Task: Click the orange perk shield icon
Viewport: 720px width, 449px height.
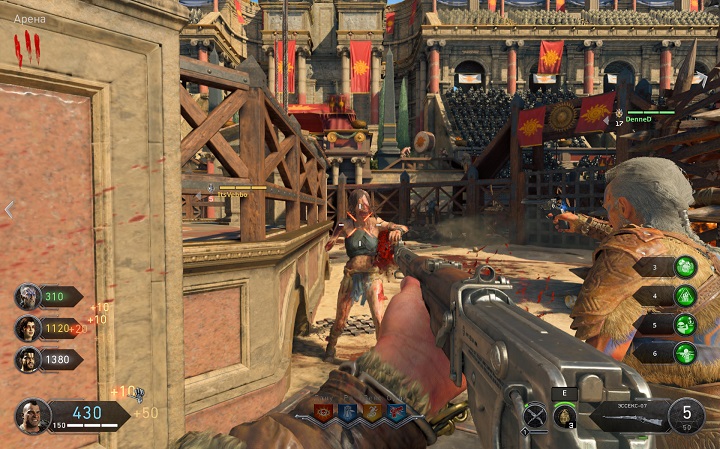Action: [372, 412]
